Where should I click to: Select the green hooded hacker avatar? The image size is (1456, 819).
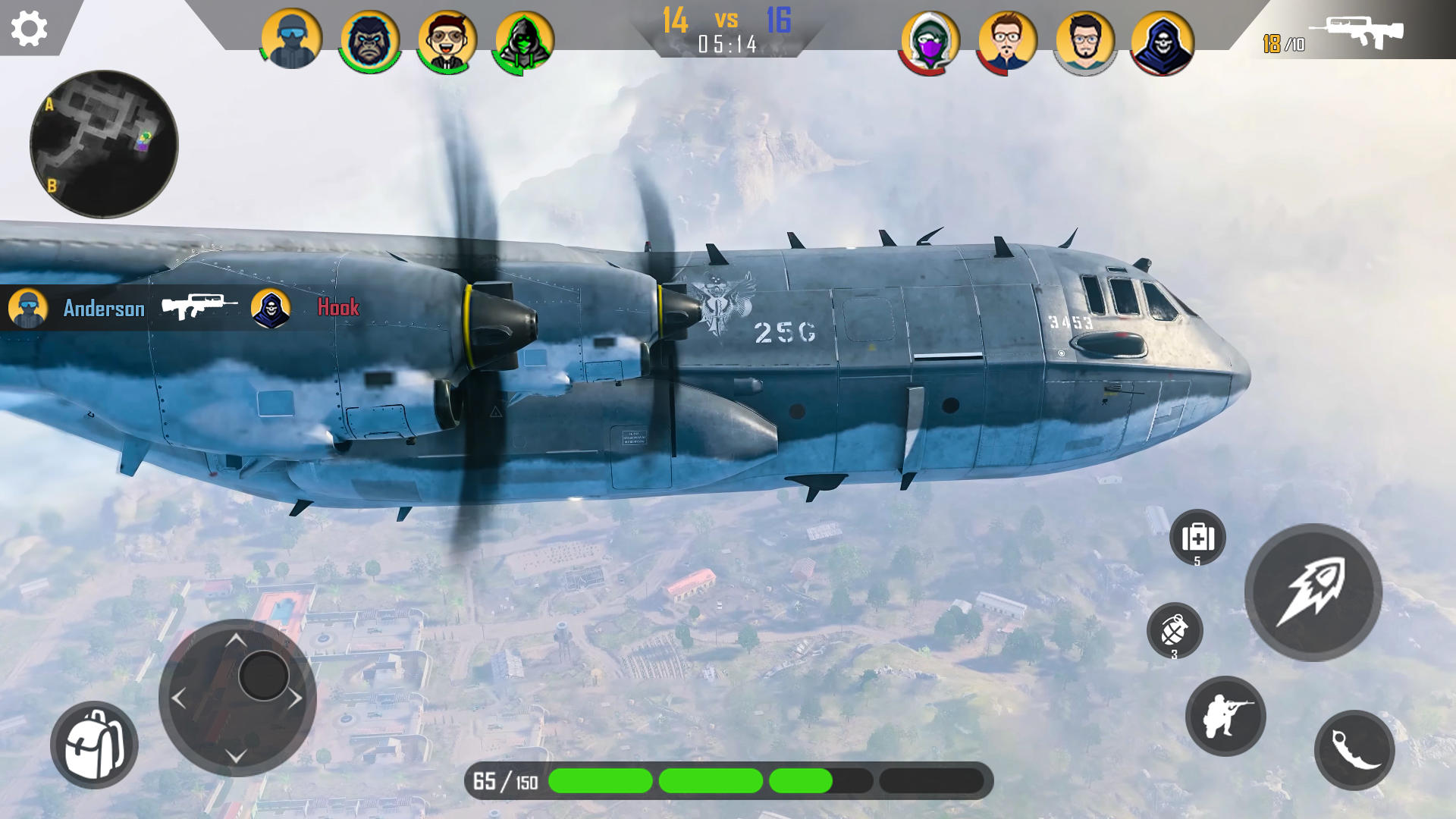524,40
